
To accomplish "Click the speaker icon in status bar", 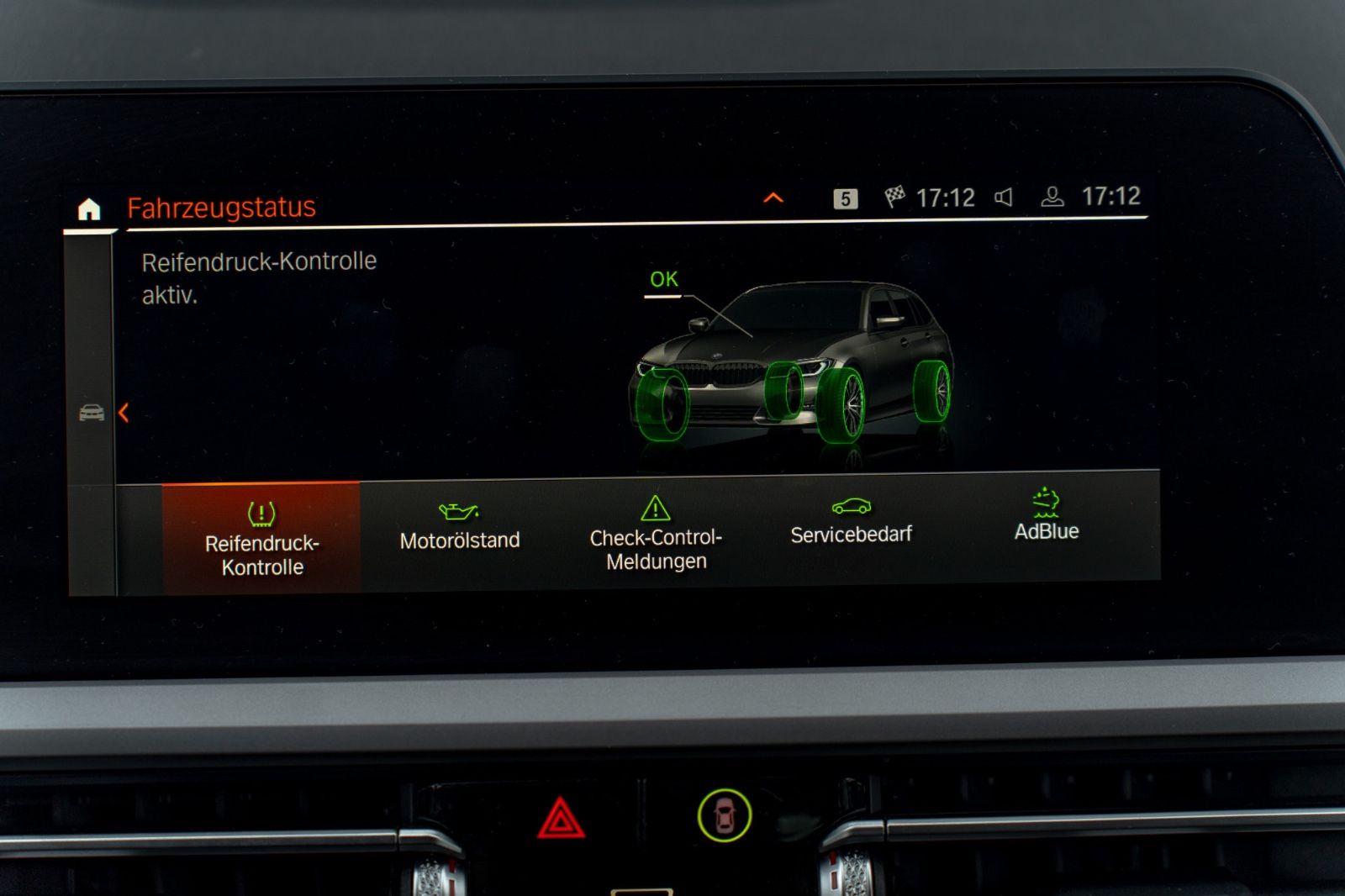I will tap(1004, 198).
